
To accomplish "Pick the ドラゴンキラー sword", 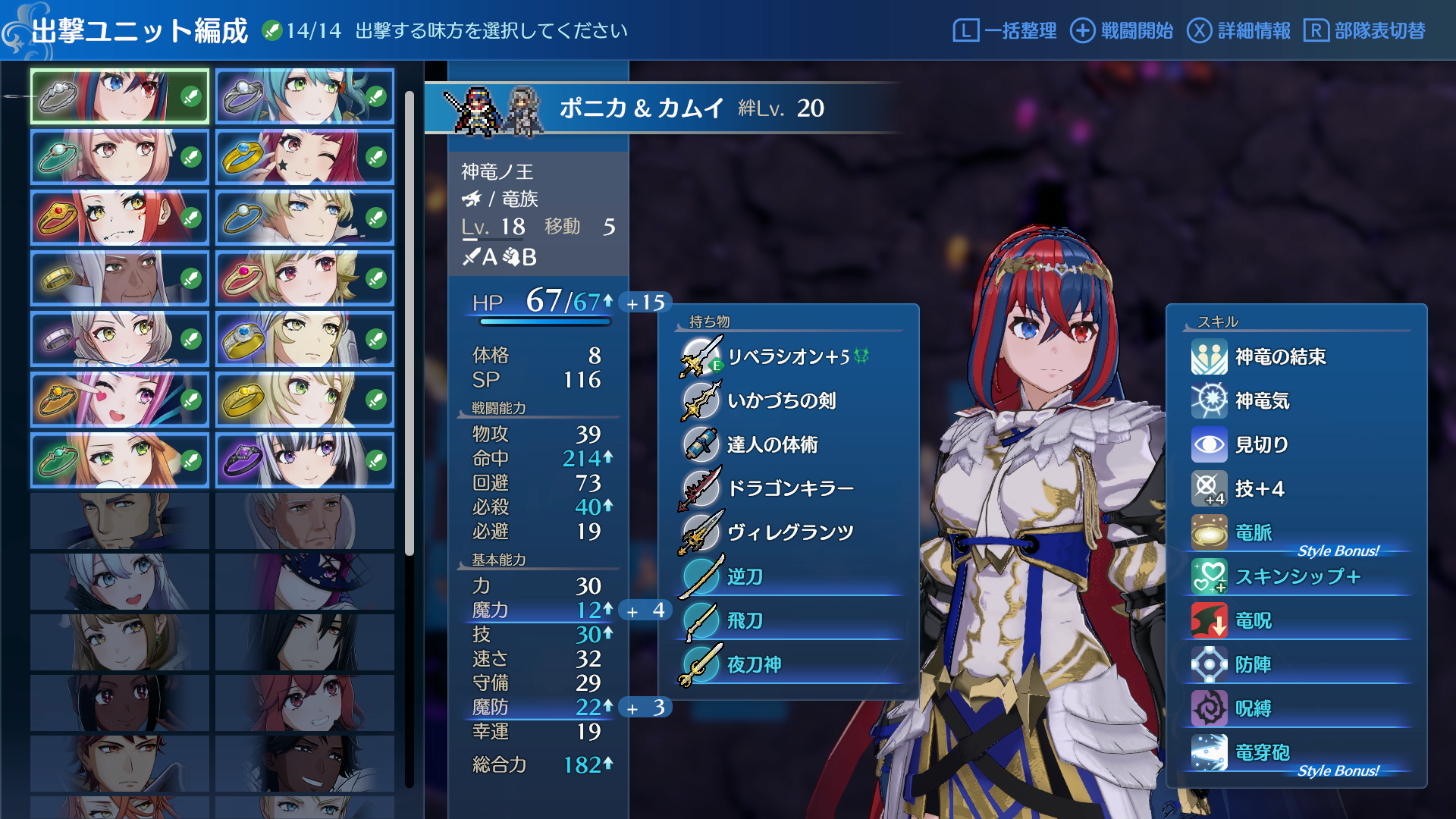I will 790,488.
